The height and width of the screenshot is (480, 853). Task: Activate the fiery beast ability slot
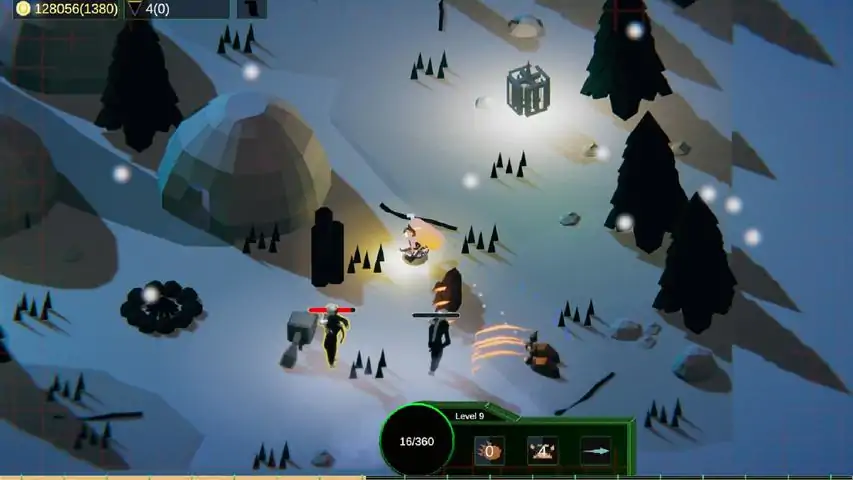click(x=489, y=451)
